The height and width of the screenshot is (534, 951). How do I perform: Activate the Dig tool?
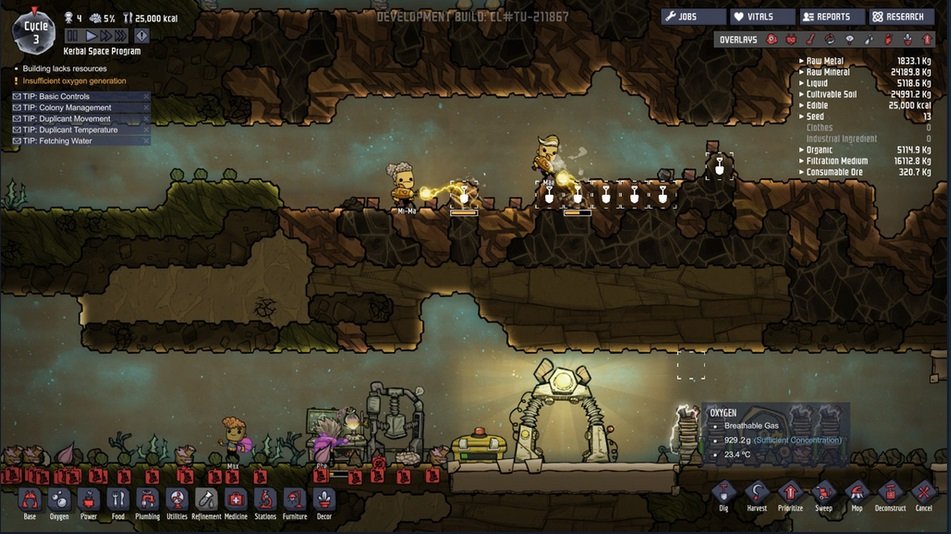724,494
